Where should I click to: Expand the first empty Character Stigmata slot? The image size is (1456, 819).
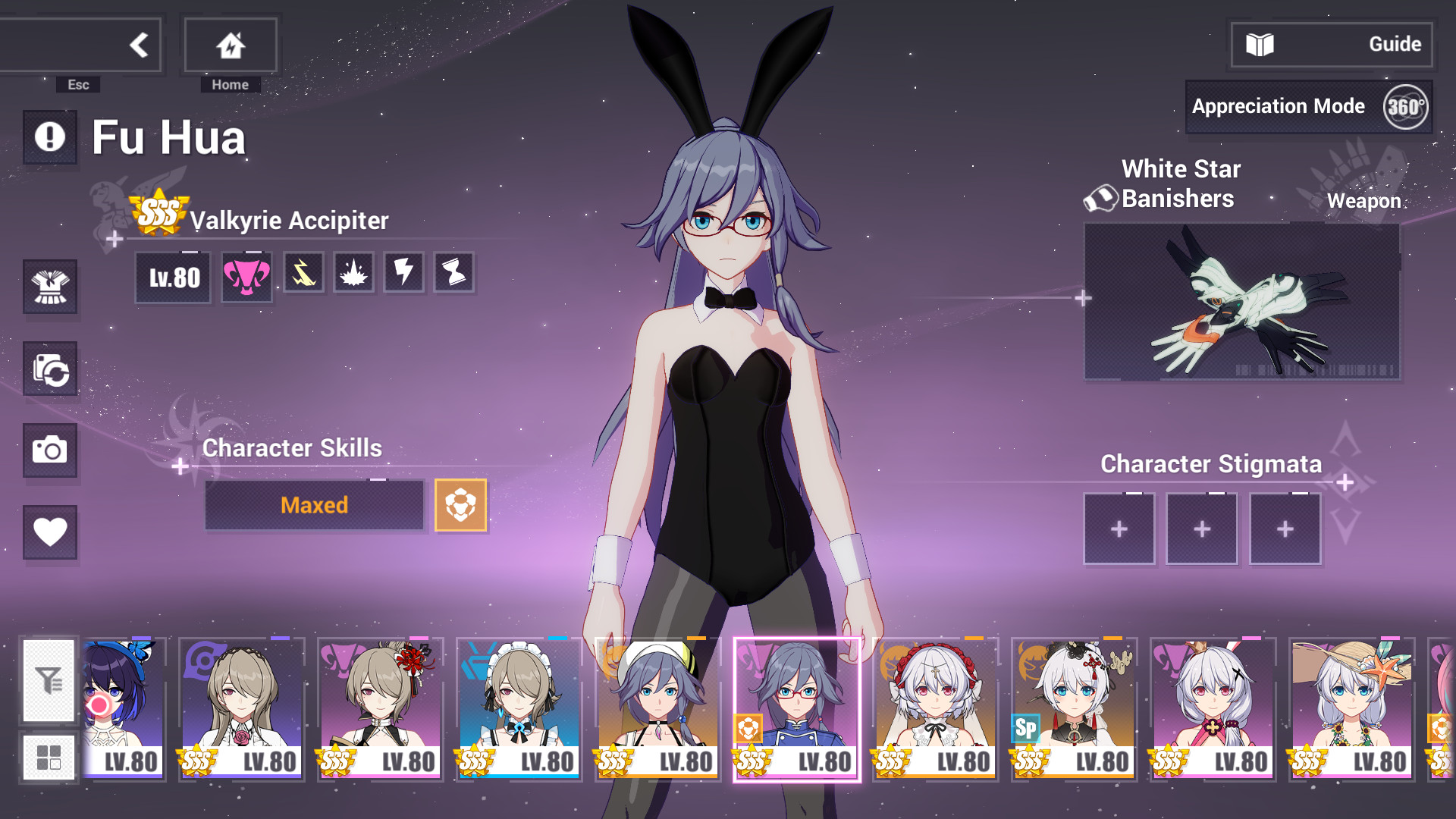[x=1119, y=529]
